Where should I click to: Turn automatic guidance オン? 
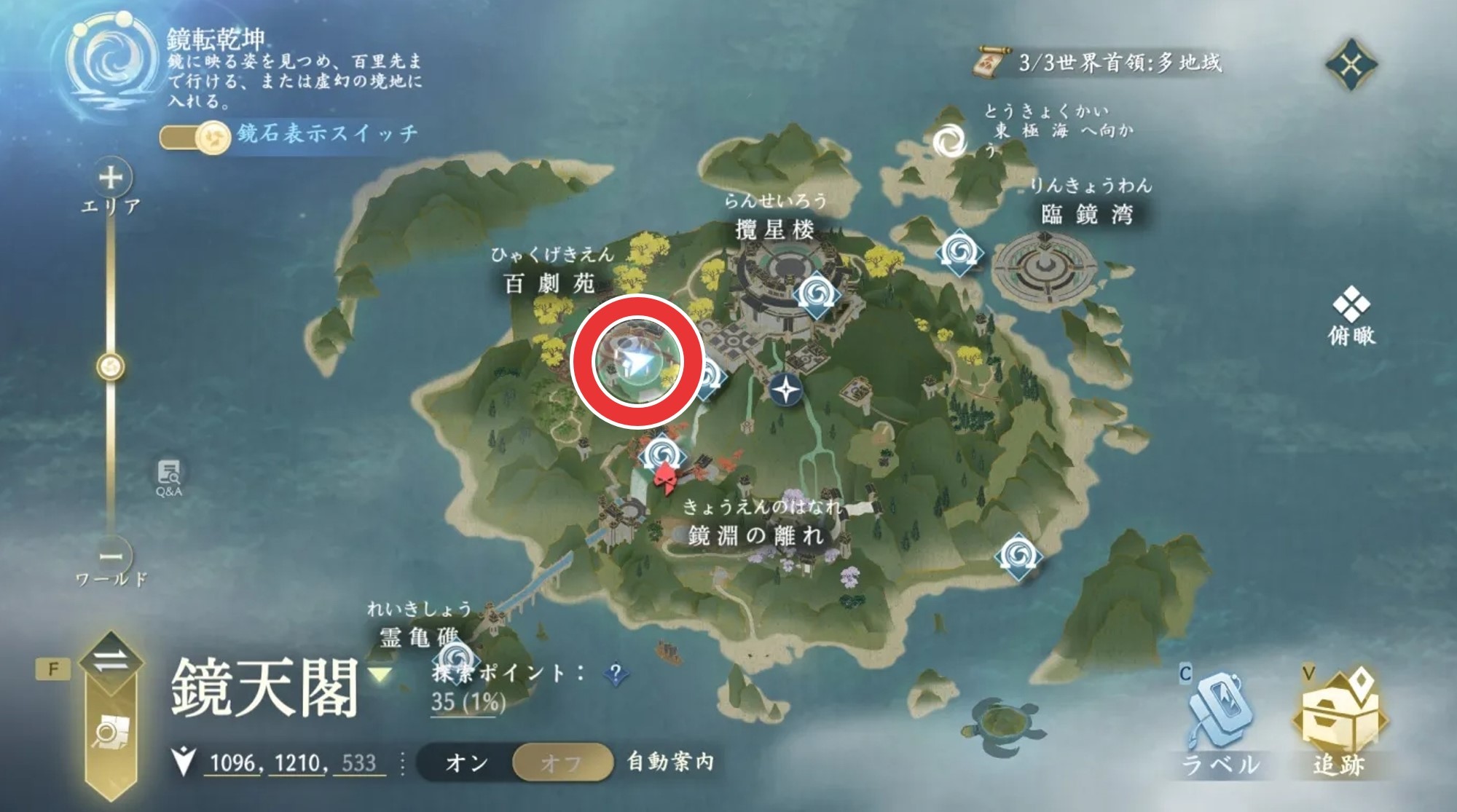[x=466, y=762]
